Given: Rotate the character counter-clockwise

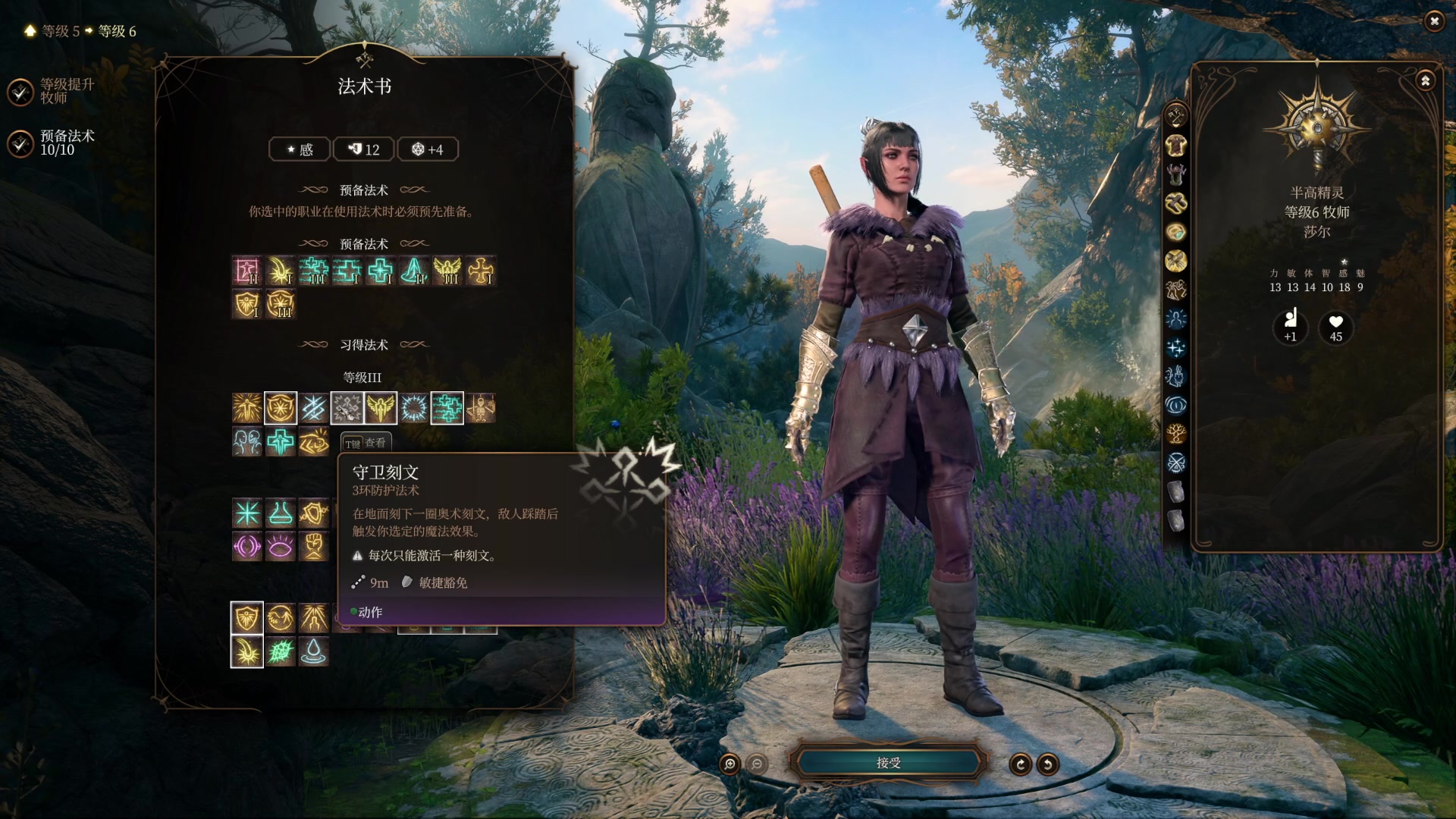Looking at the screenshot, I should 1048,764.
